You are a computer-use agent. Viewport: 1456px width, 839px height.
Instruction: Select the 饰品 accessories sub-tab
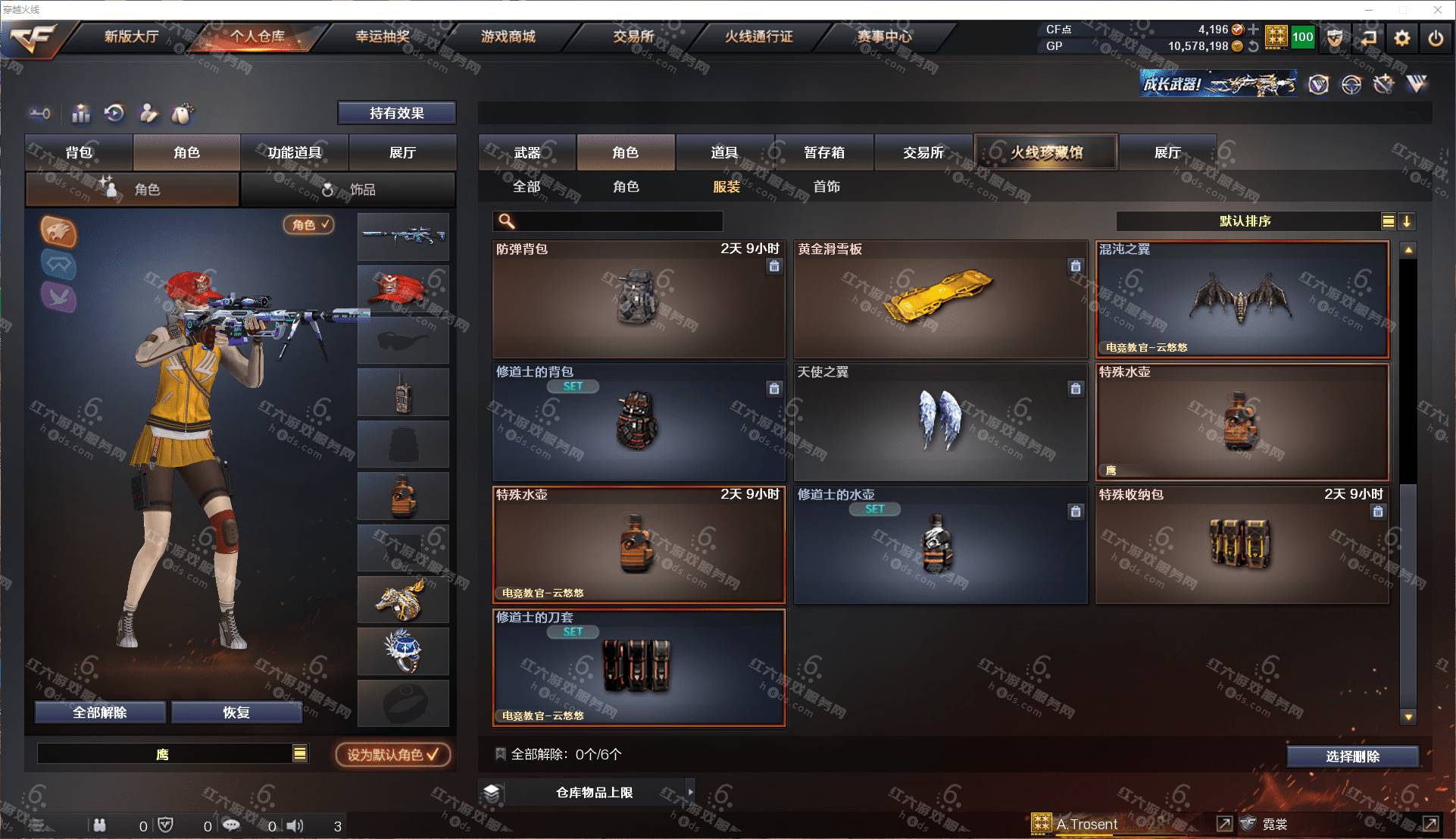click(348, 189)
